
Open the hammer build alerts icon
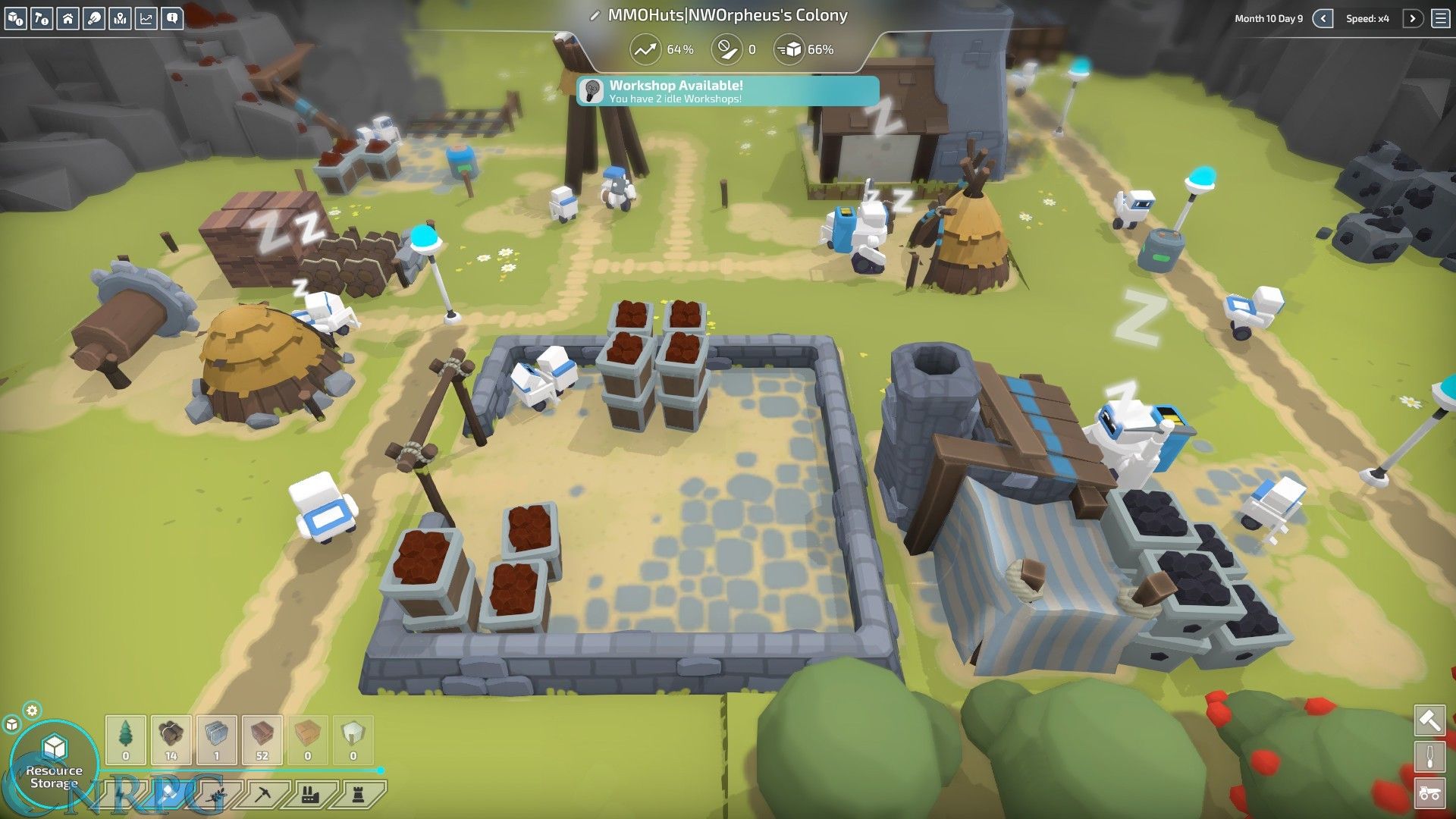point(42,18)
